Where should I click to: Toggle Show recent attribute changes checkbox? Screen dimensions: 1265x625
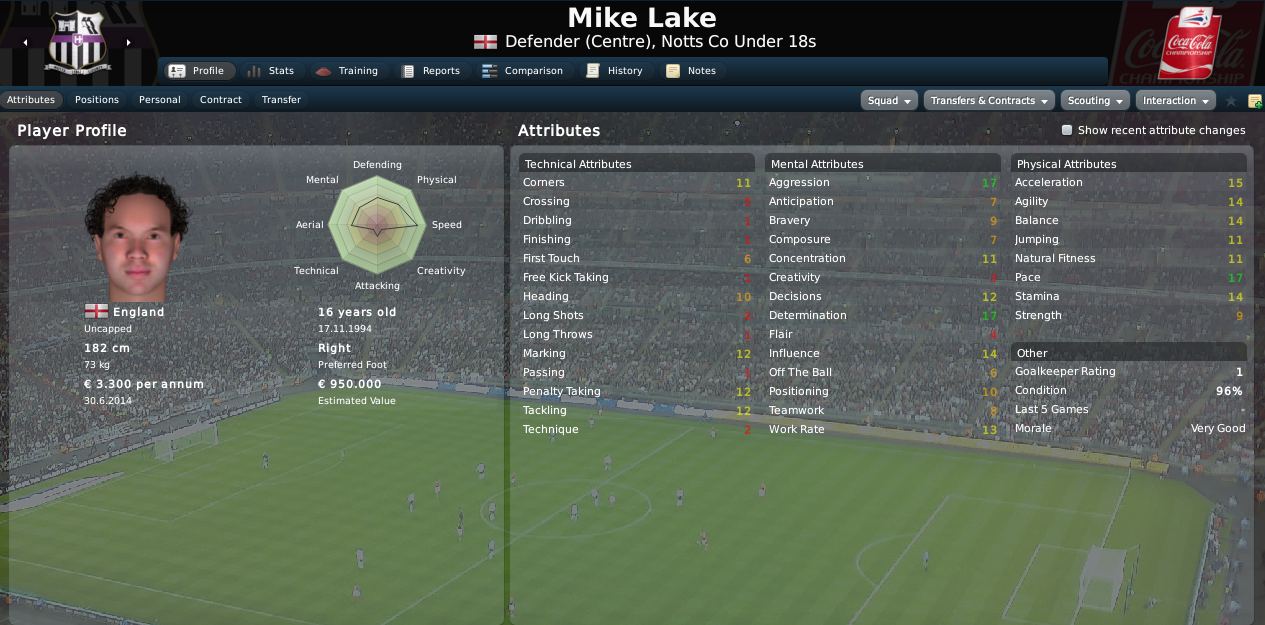pyautogui.click(x=1067, y=130)
